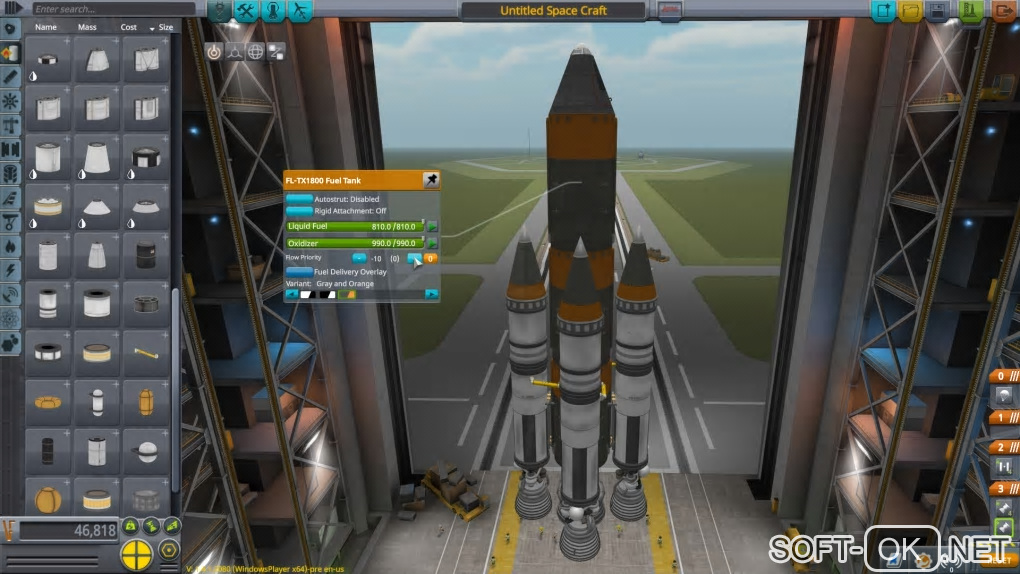Choose the Gray and Orange variant swatch

click(x=348, y=294)
